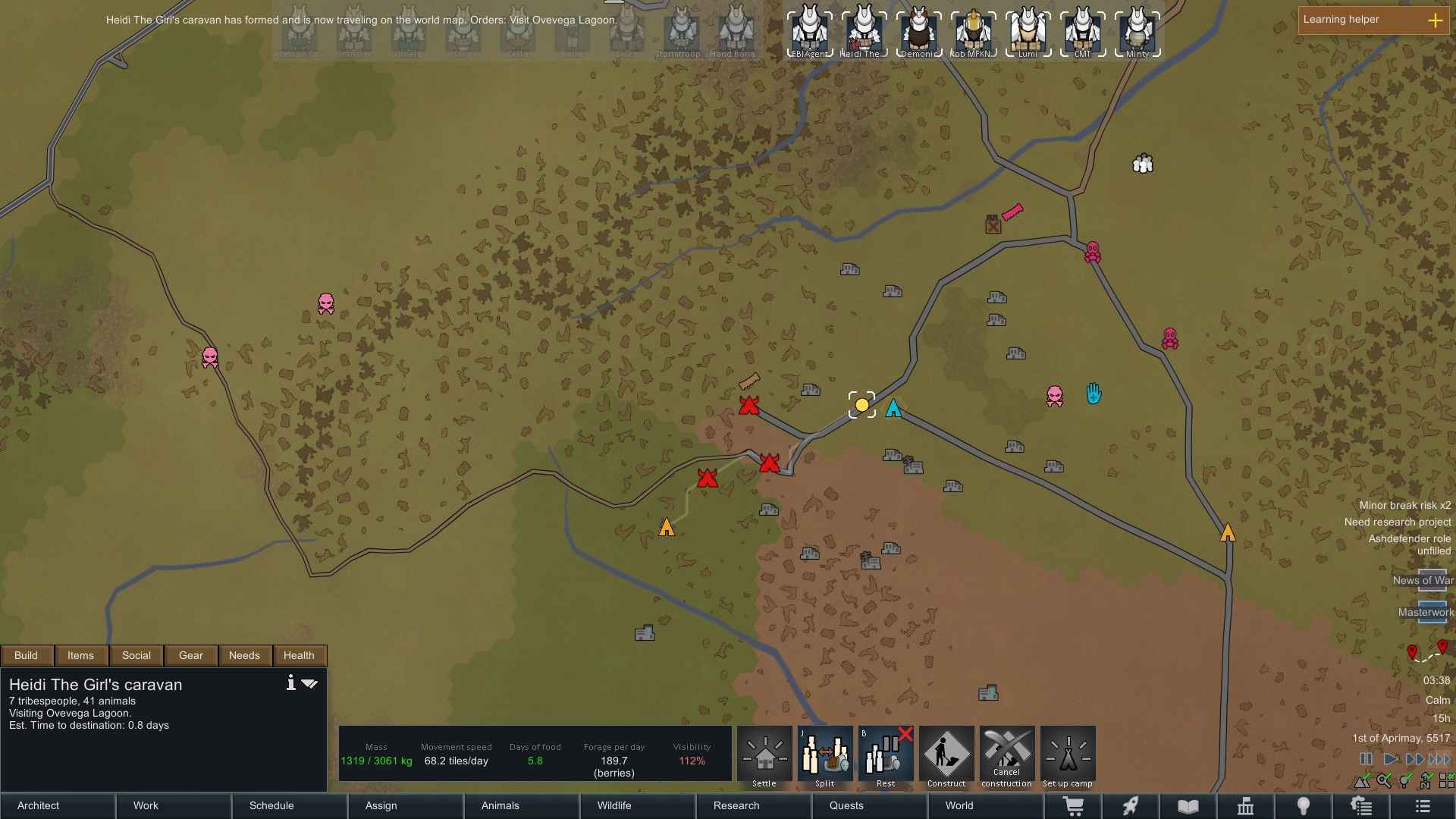Select the Minty colonist portrait
The image size is (1456, 819).
tap(1136, 32)
